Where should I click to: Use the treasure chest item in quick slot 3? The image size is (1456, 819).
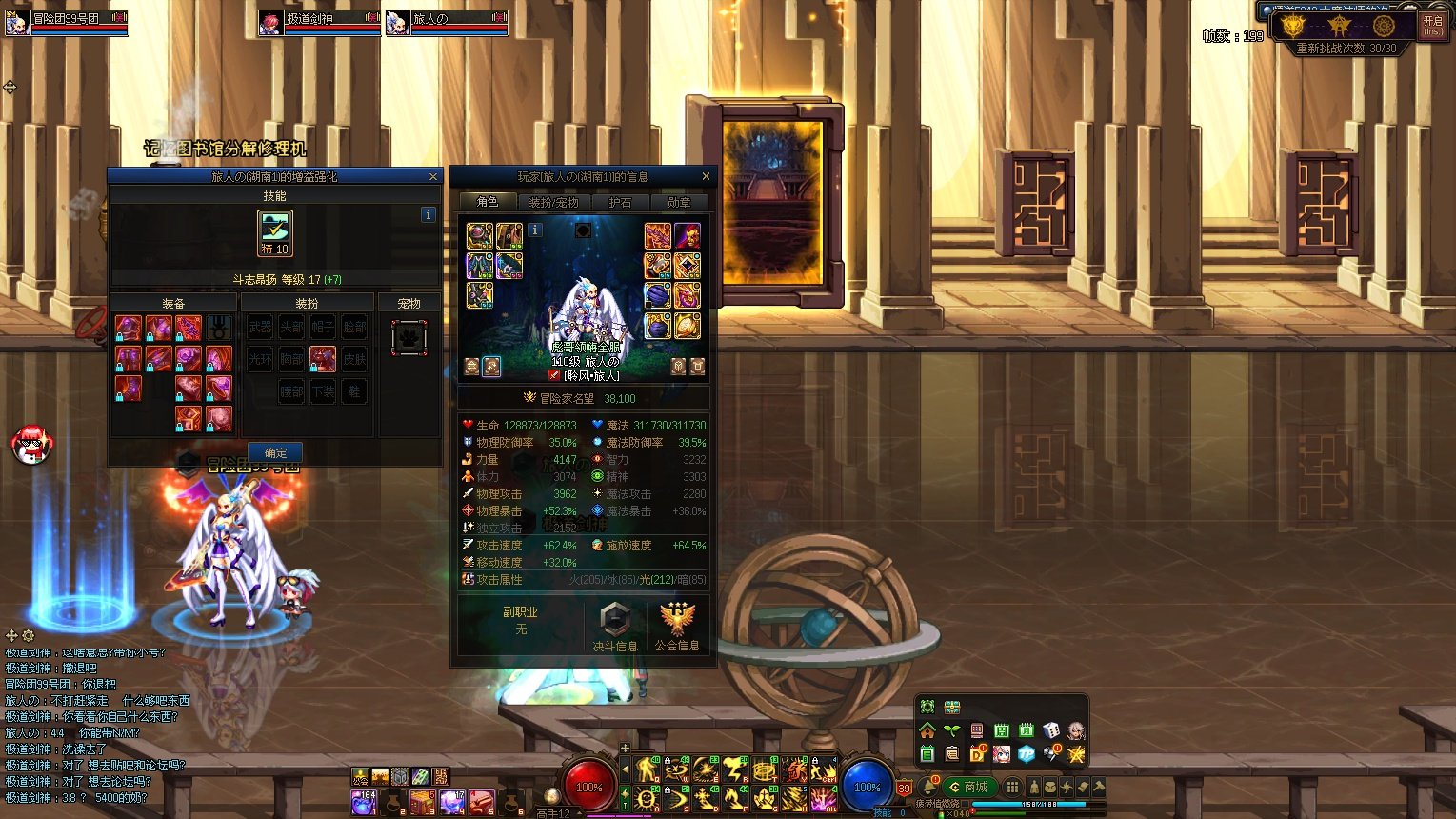point(422,802)
